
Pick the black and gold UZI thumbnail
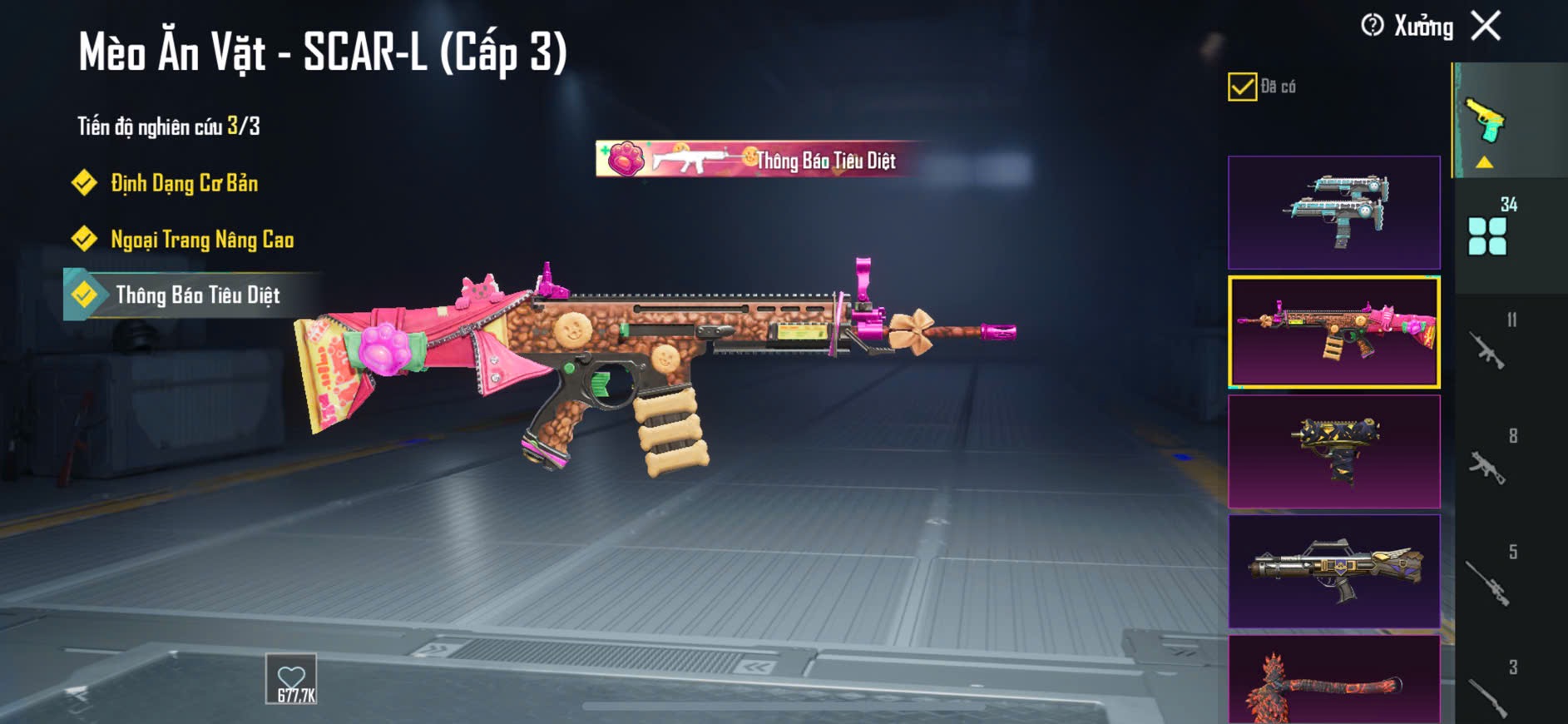pos(1333,452)
